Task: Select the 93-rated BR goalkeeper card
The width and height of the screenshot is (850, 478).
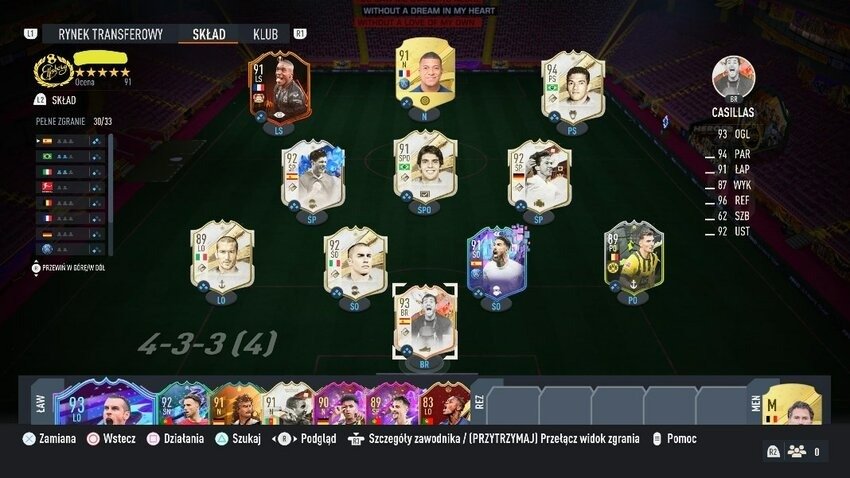Action: 425,320
